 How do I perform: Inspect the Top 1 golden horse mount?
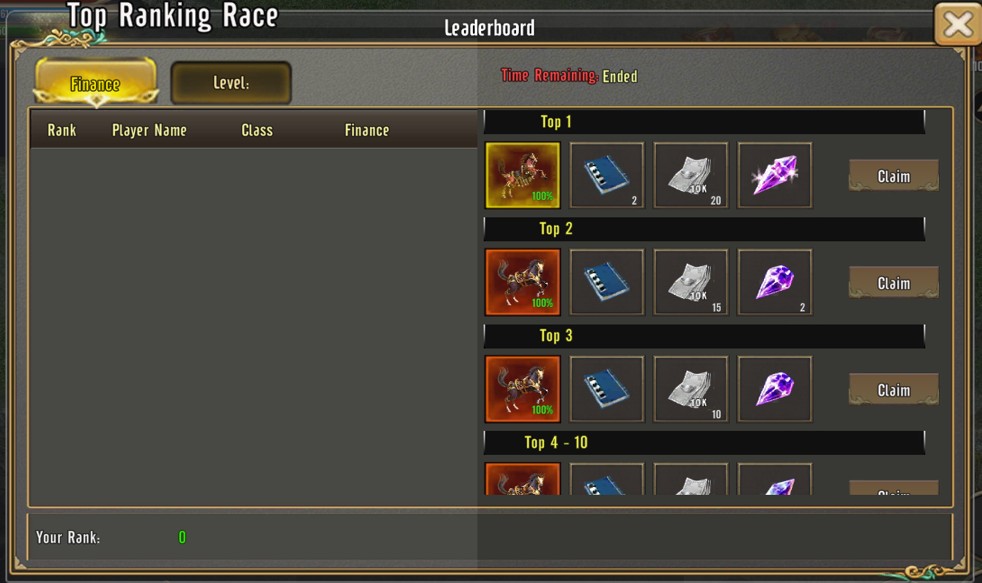[x=523, y=176]
